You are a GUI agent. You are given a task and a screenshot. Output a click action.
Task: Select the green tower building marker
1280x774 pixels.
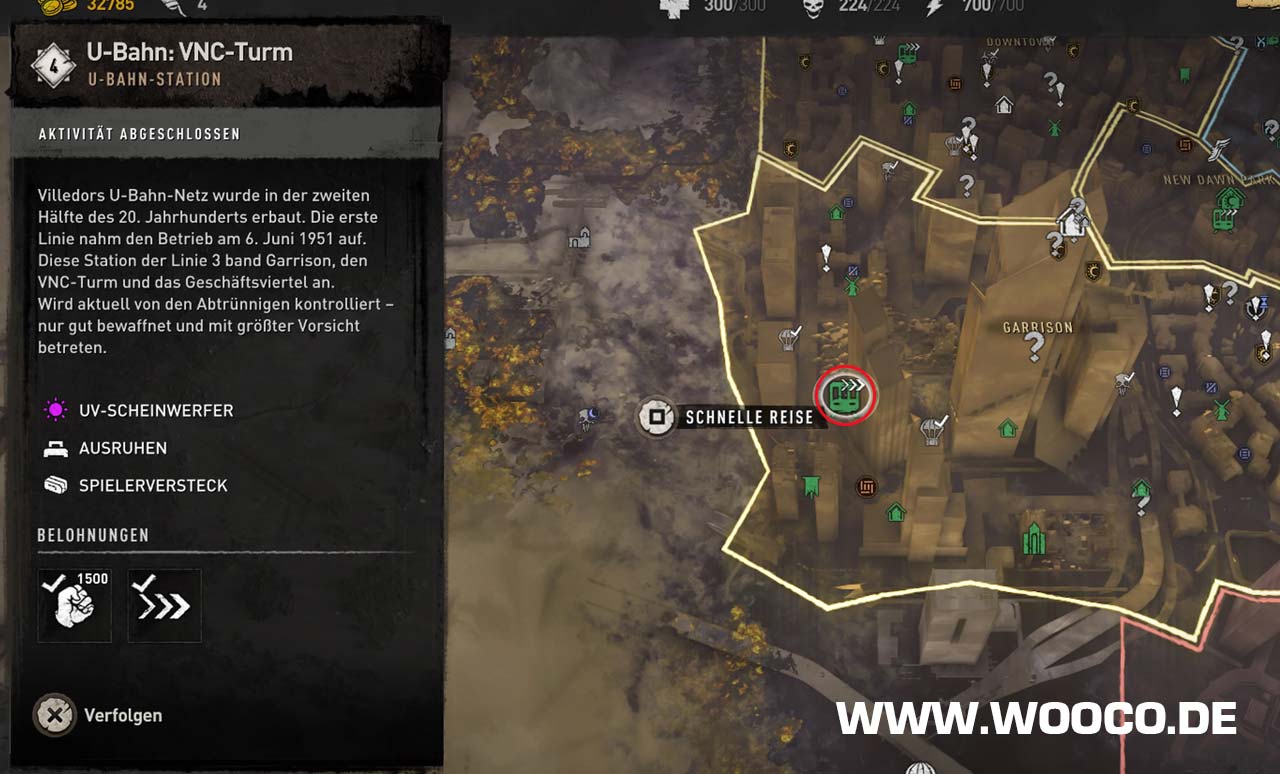1034,538
